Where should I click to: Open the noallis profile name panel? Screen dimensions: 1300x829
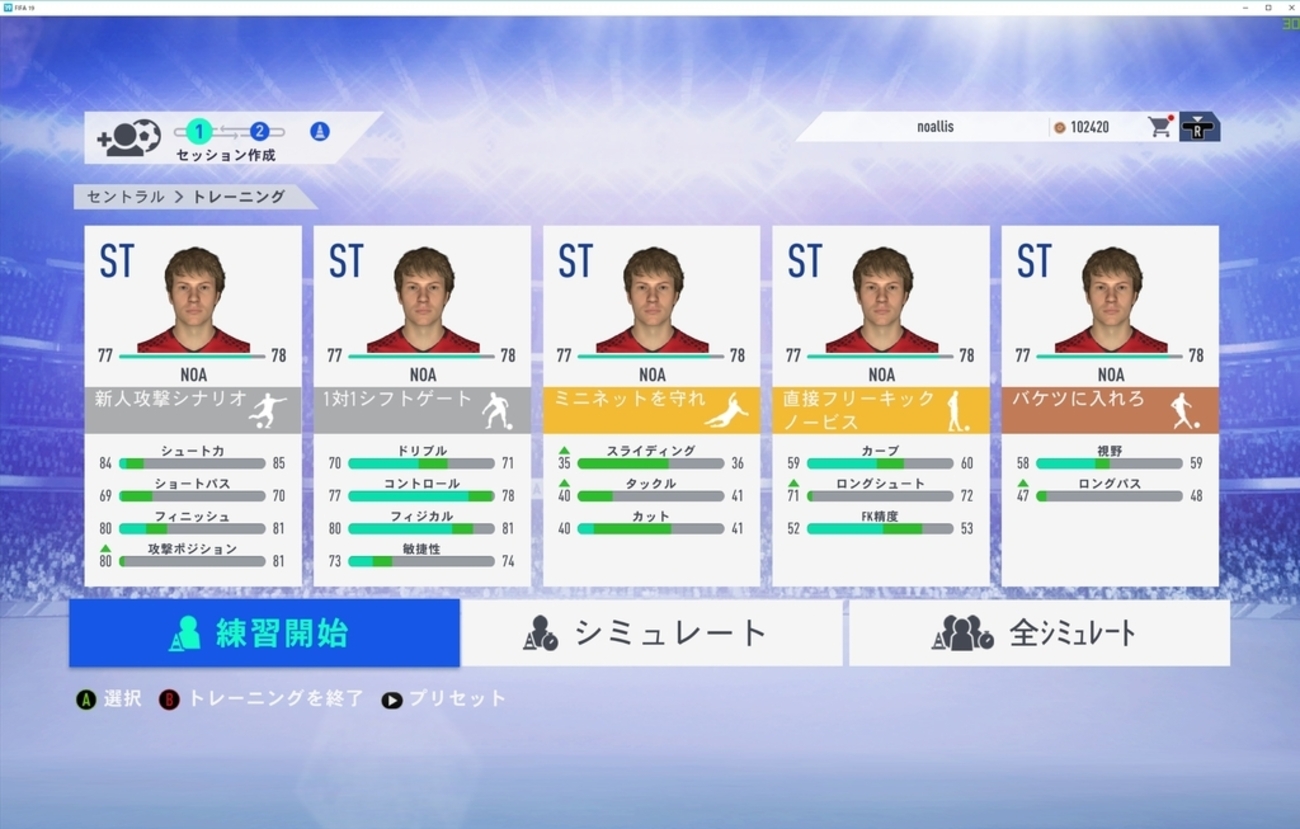coord(935,127)
